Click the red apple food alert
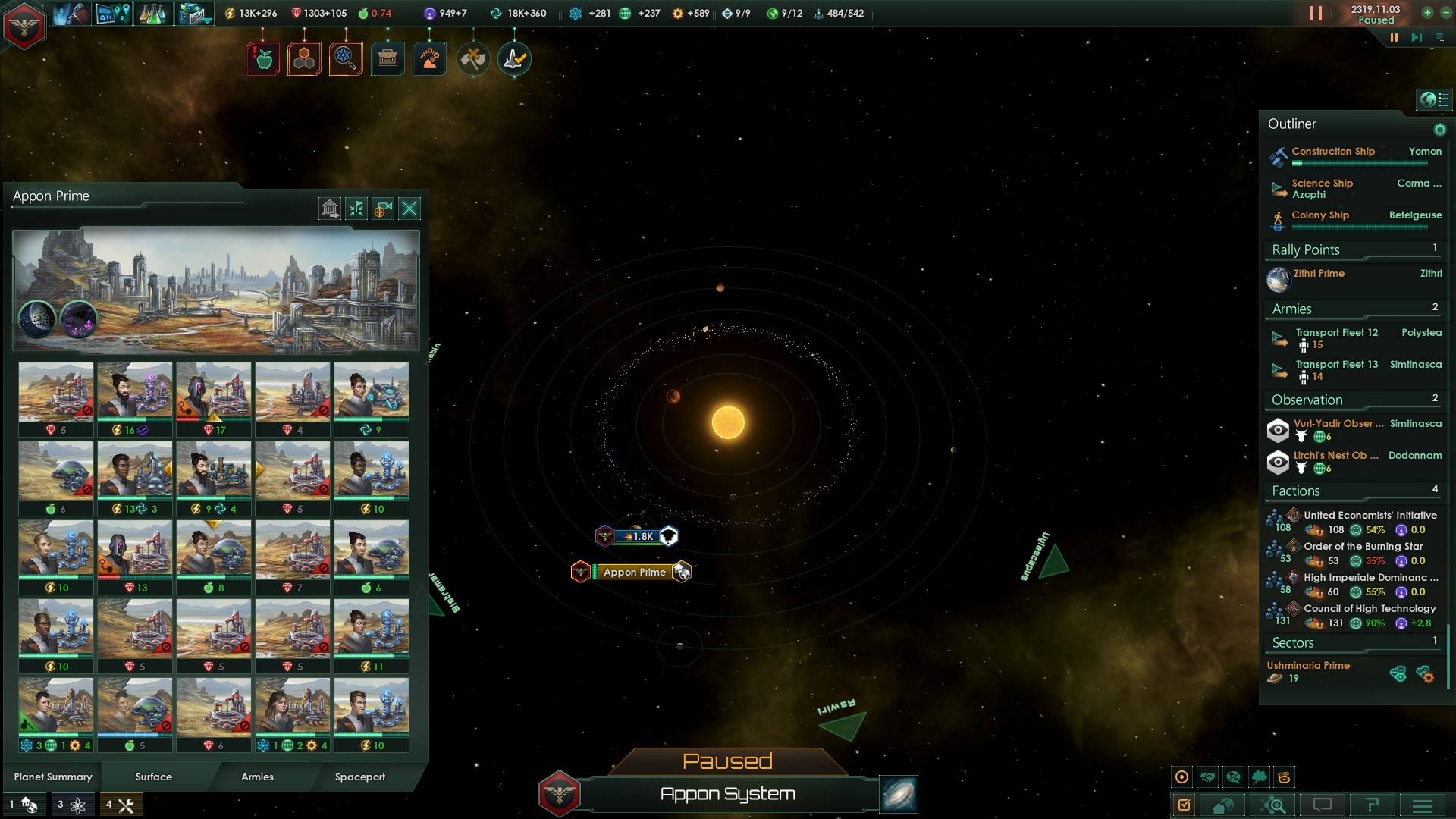The height and width of the screenshot is (819, 1456). point(263,58)
